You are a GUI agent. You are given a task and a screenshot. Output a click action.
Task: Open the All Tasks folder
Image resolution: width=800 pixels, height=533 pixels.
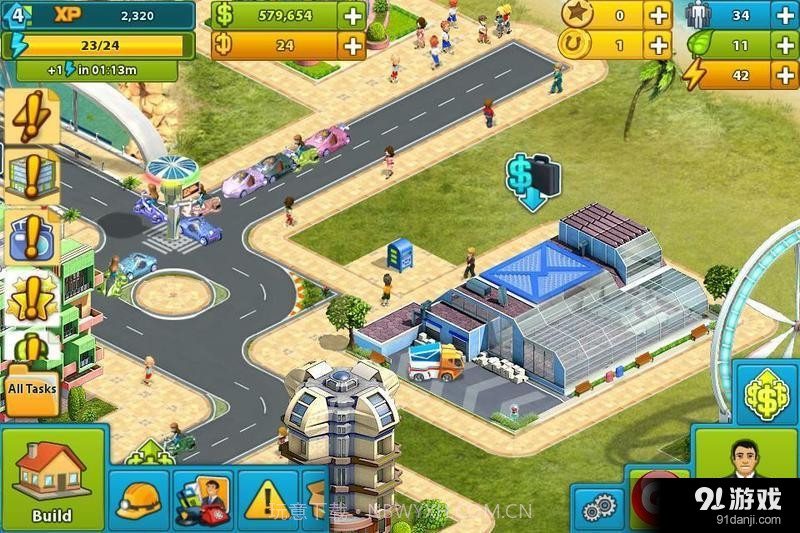[32, 387]
